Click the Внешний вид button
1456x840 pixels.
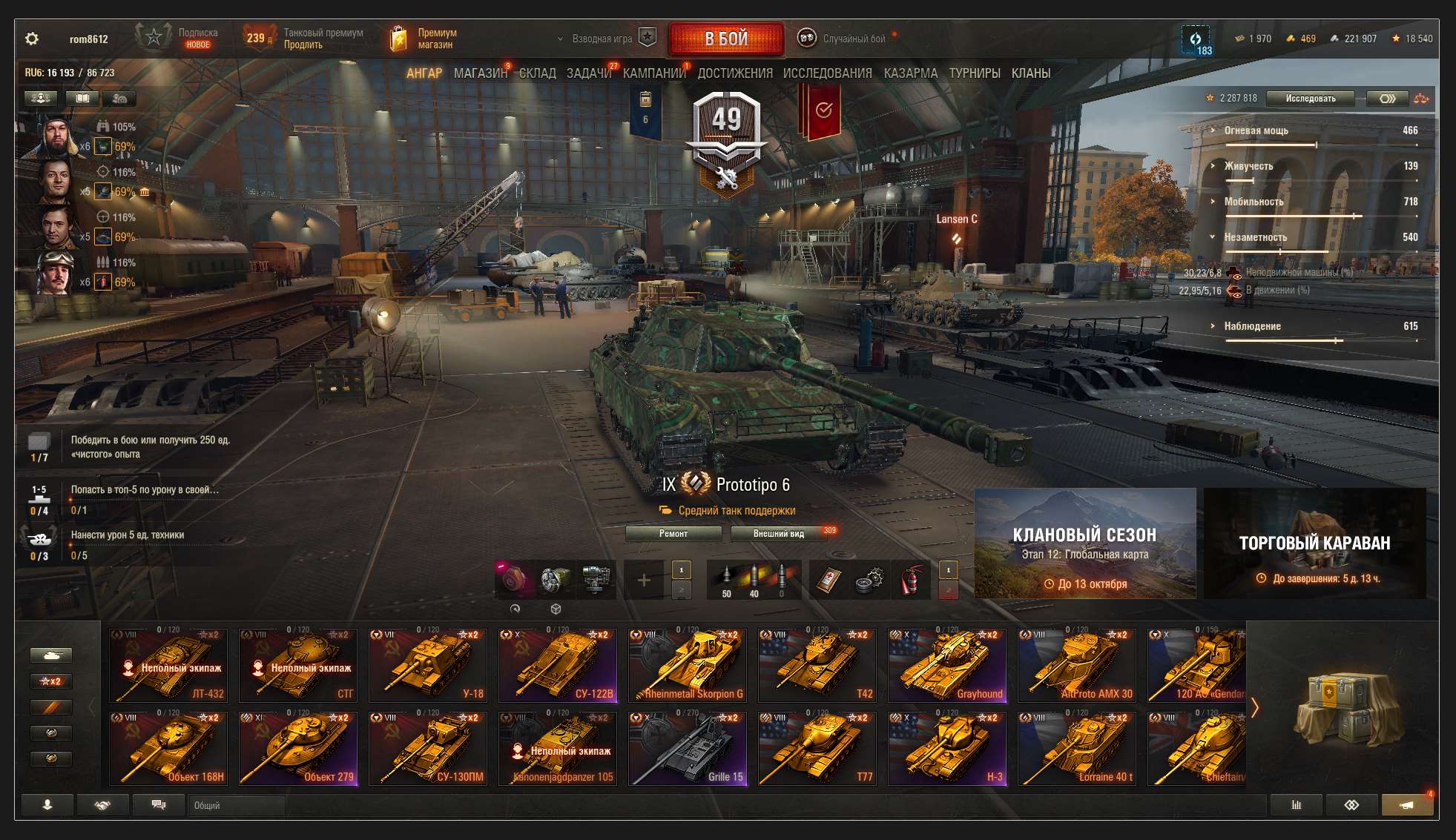[776, 533]
